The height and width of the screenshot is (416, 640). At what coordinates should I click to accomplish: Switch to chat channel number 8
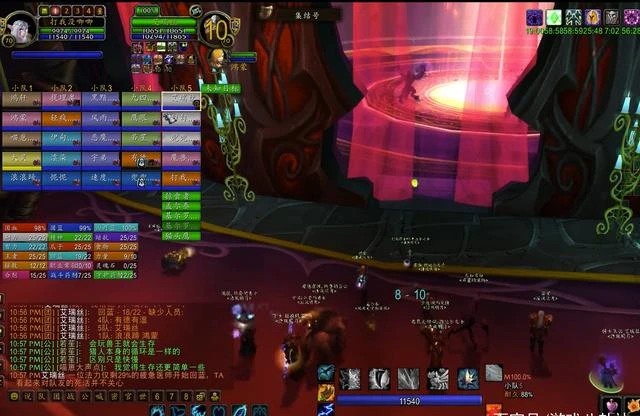(186, 397)
